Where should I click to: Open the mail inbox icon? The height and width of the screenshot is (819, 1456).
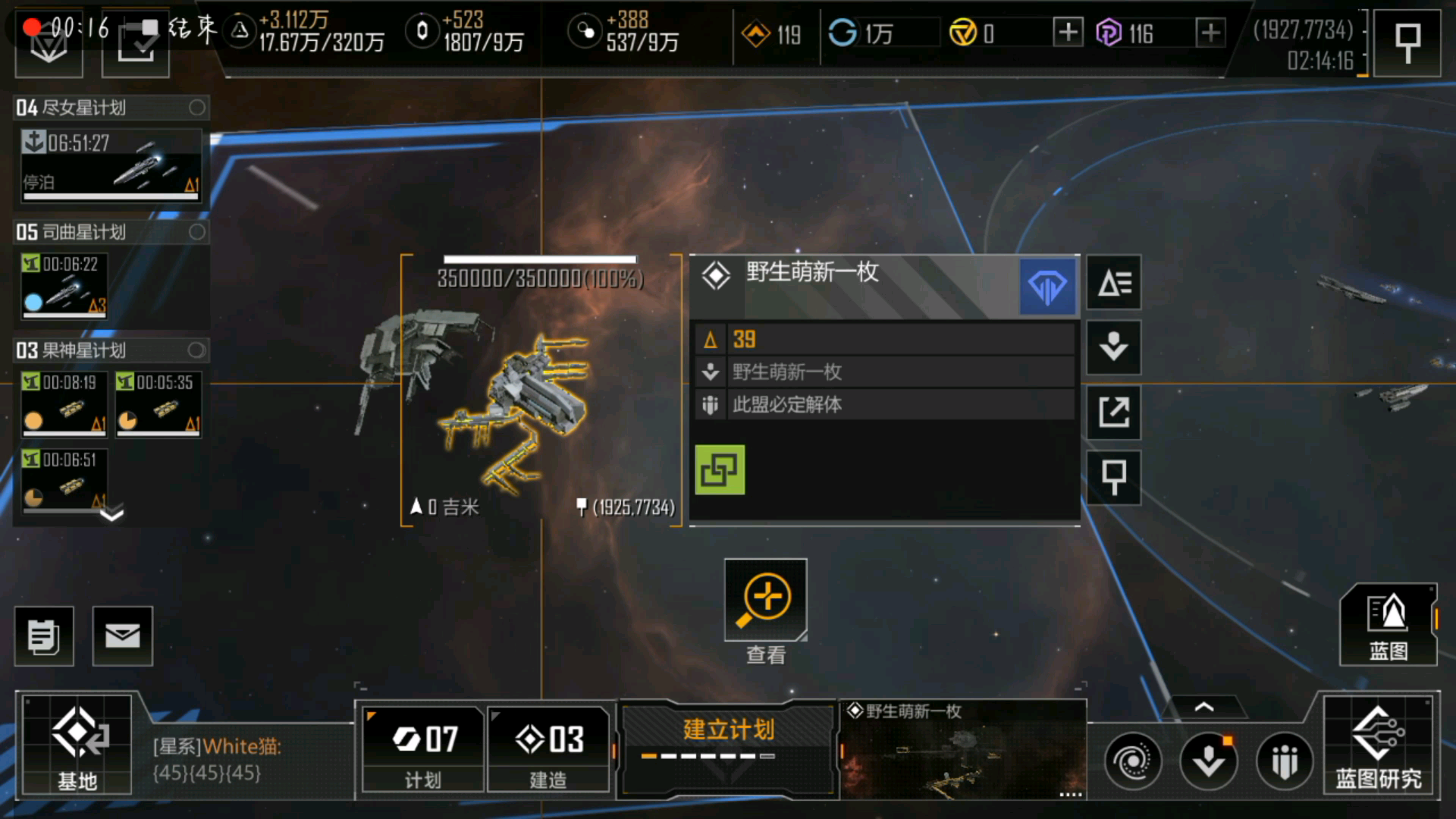click(123, 635)
